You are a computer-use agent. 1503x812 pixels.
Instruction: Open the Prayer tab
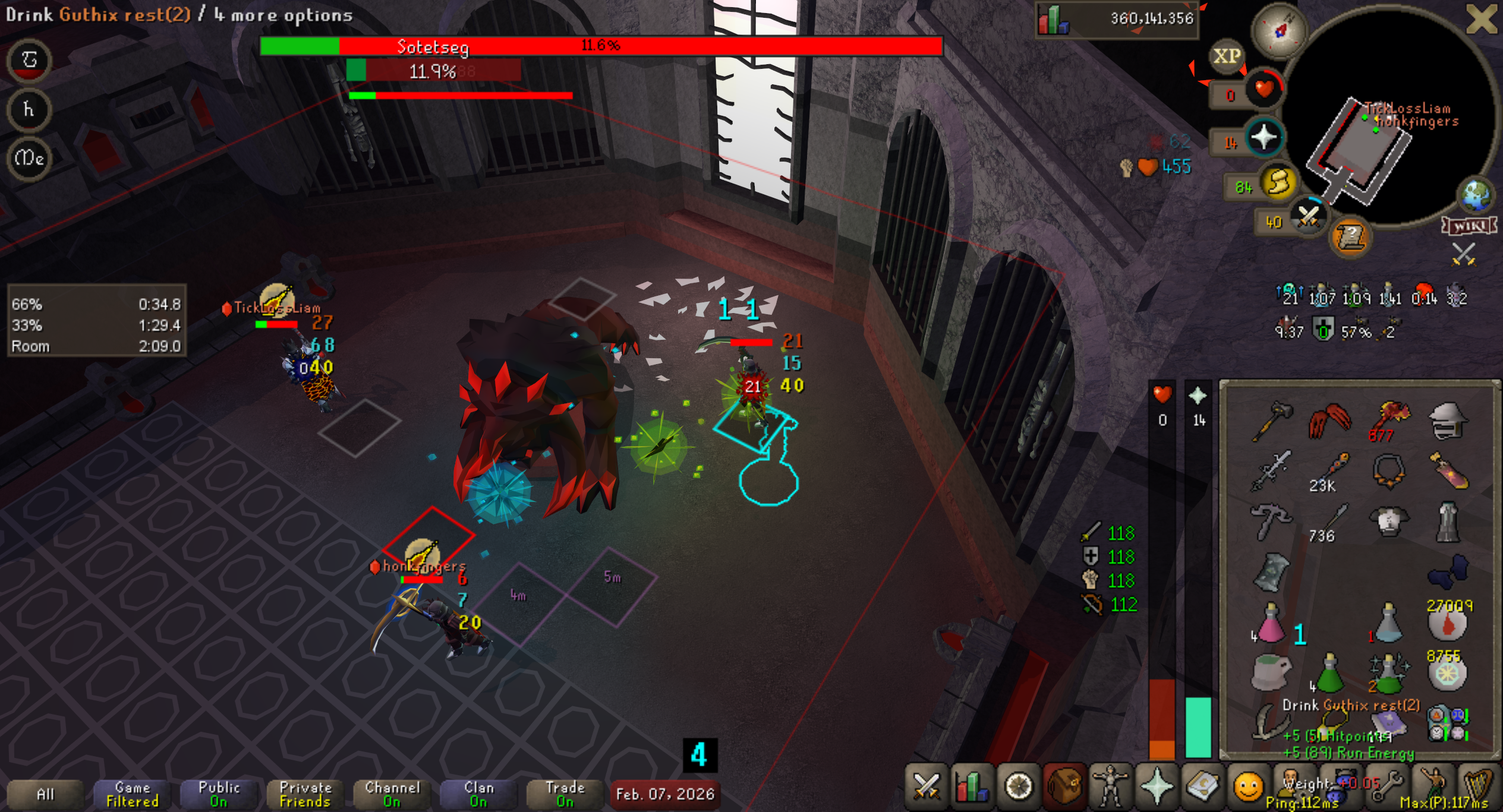coord(1157,786)
